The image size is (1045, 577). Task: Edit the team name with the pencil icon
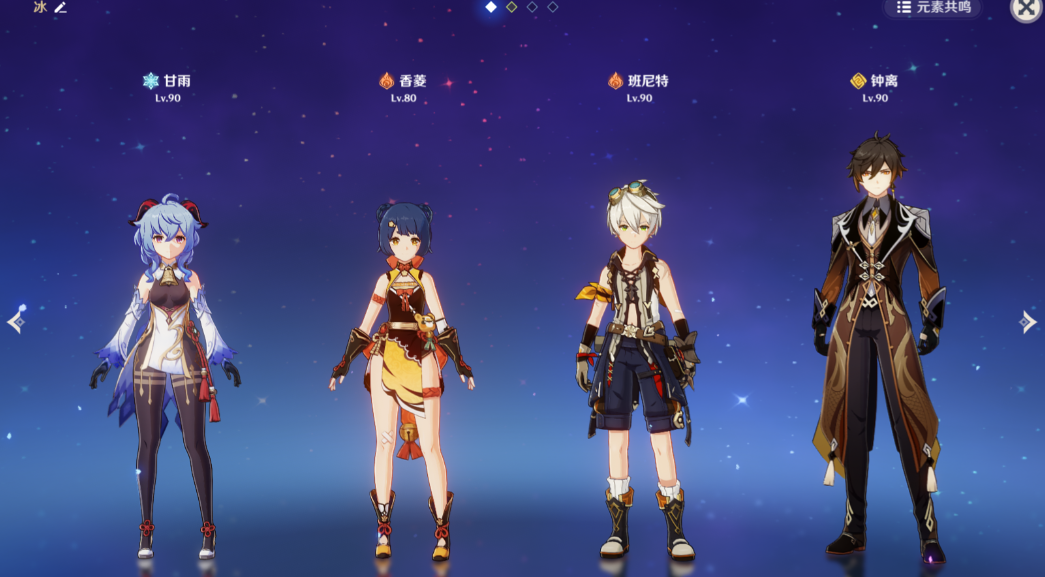click(60, 7)
